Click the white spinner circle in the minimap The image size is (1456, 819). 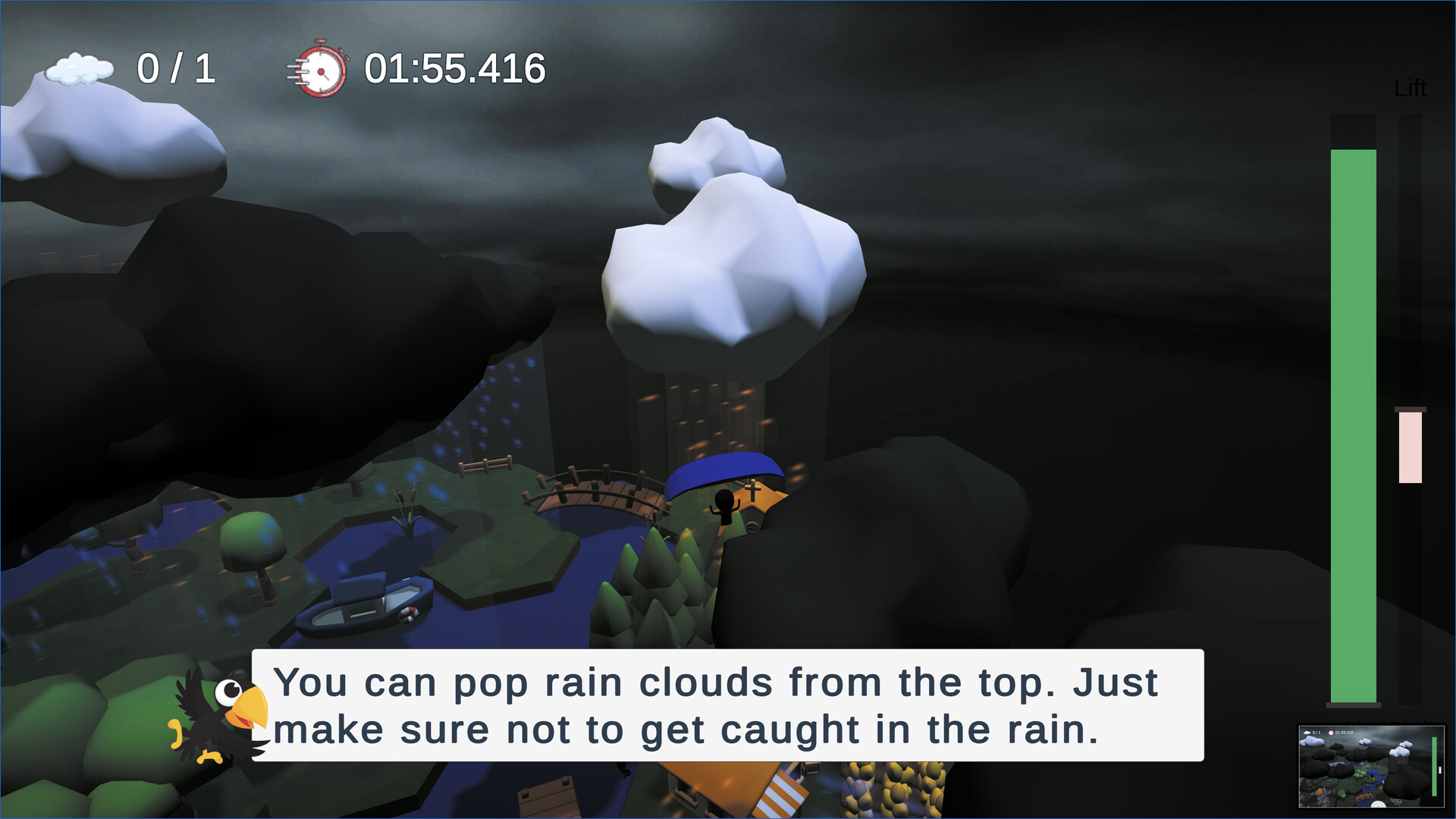point(1378,806)
